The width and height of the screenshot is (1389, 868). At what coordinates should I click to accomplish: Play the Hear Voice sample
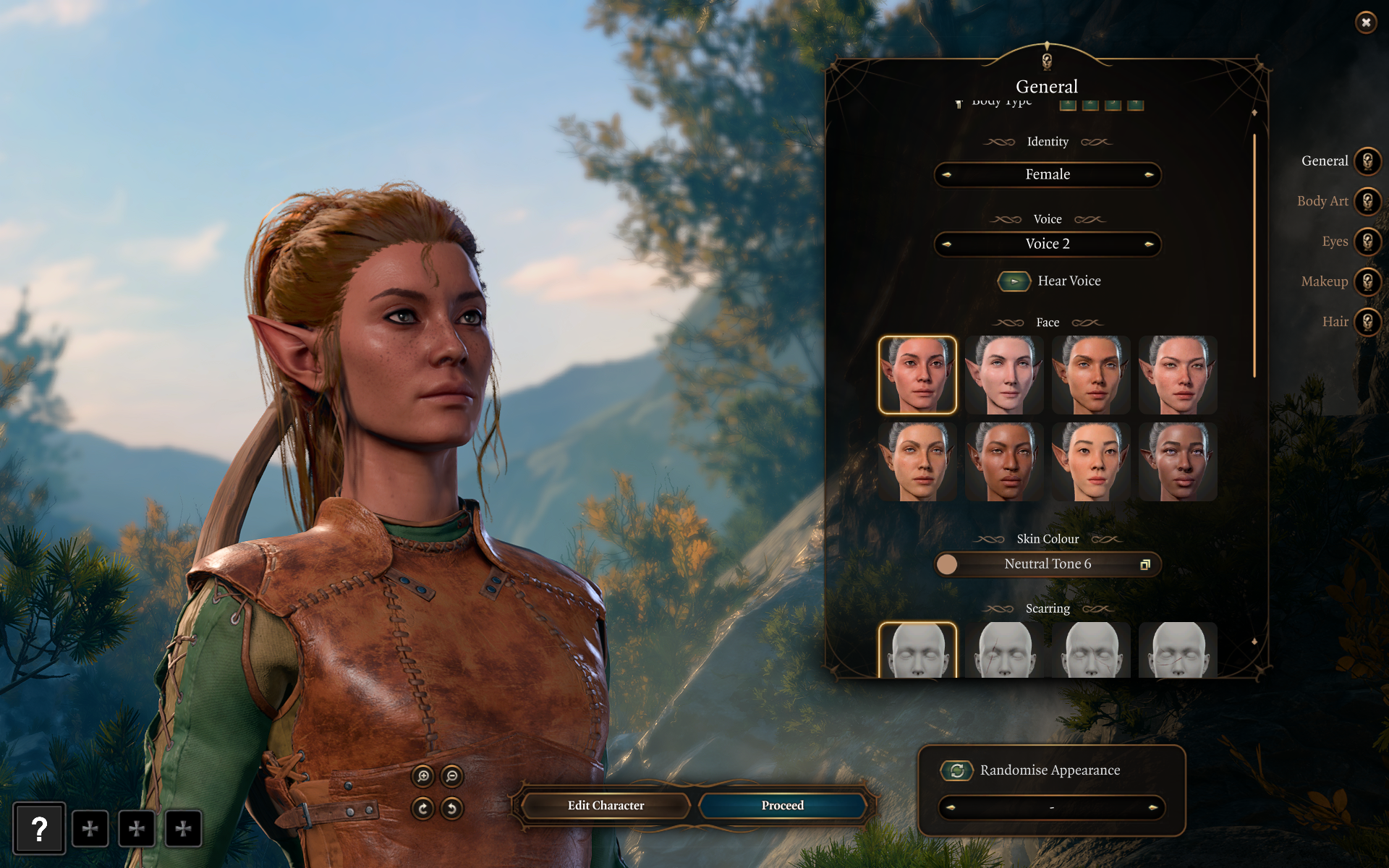point(1014,281)
